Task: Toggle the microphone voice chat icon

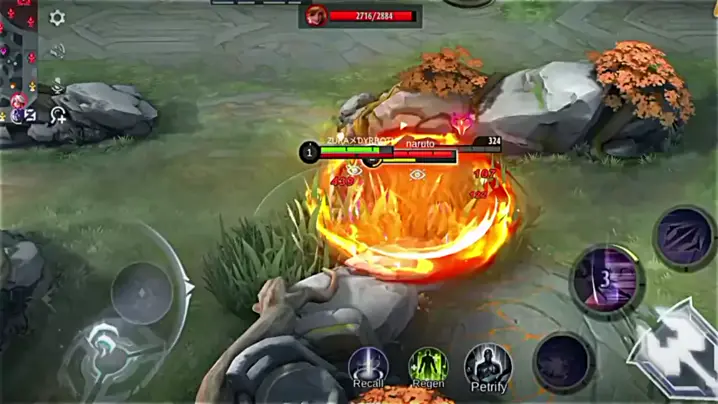Action: click(x=58, y=84)
